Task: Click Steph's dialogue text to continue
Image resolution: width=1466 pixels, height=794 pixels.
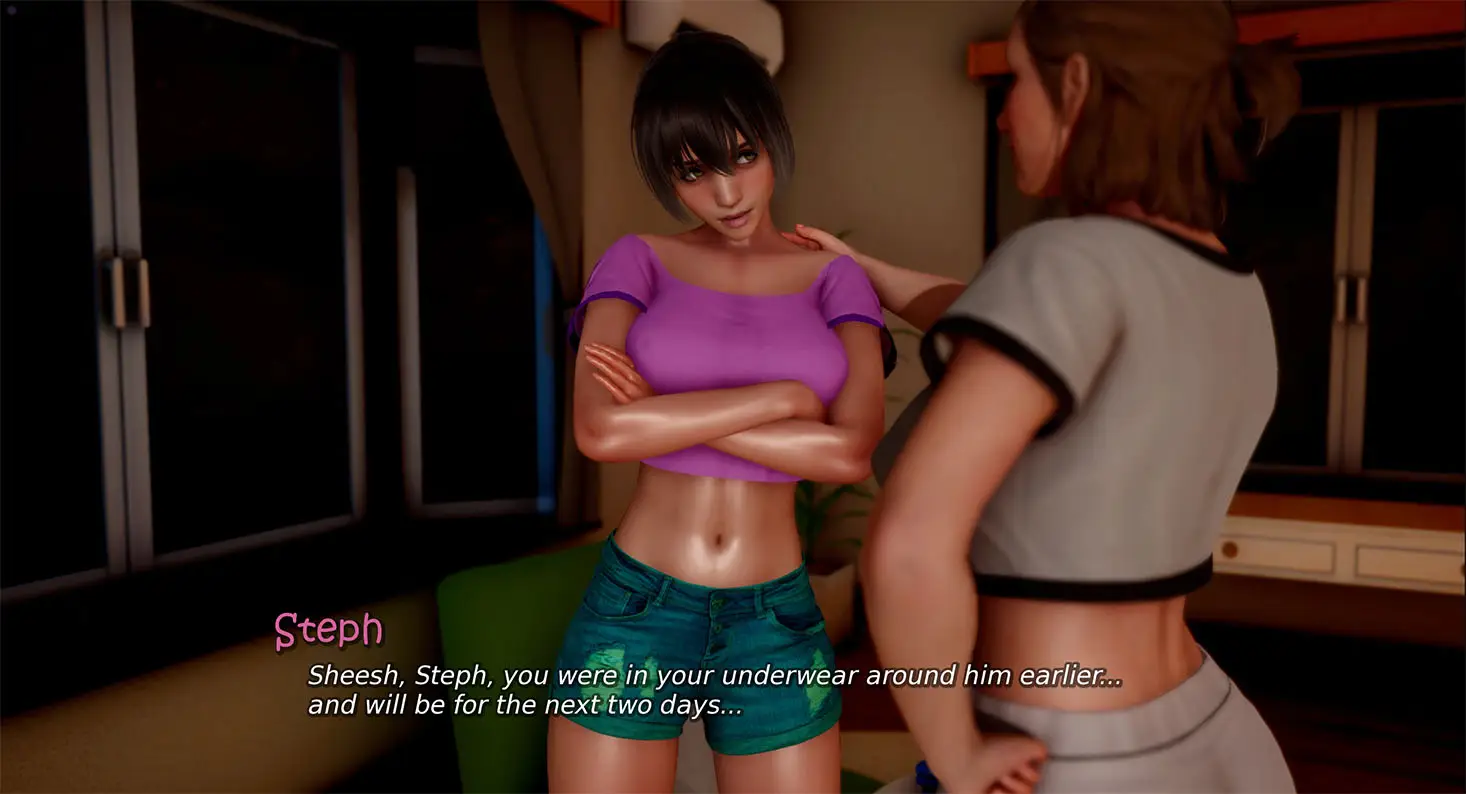Action: tap(713, 690)
